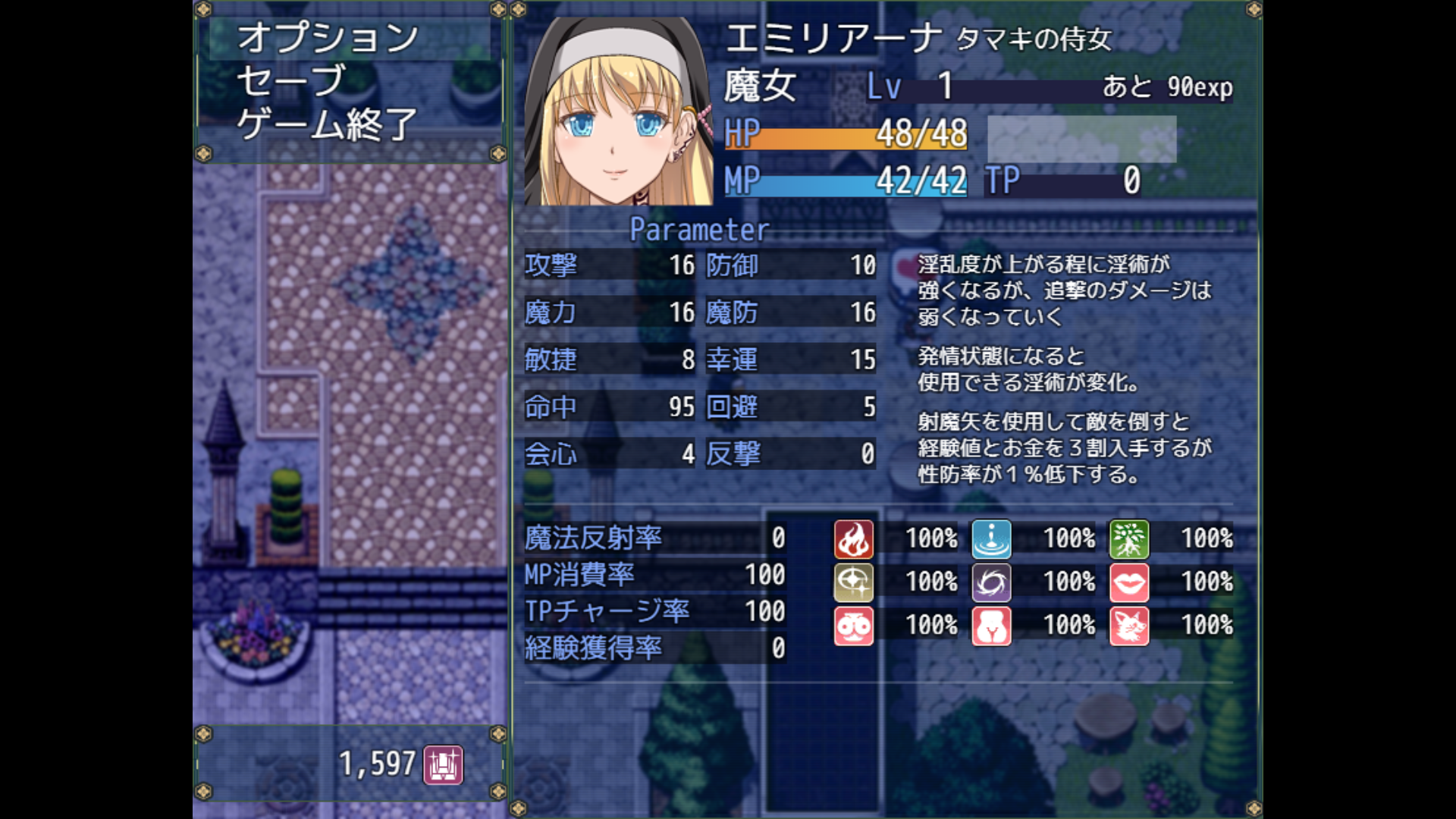Click the pink currency icon beside 1,597
The height and width of the screenshot is (819, 1456).
(443, 764)
